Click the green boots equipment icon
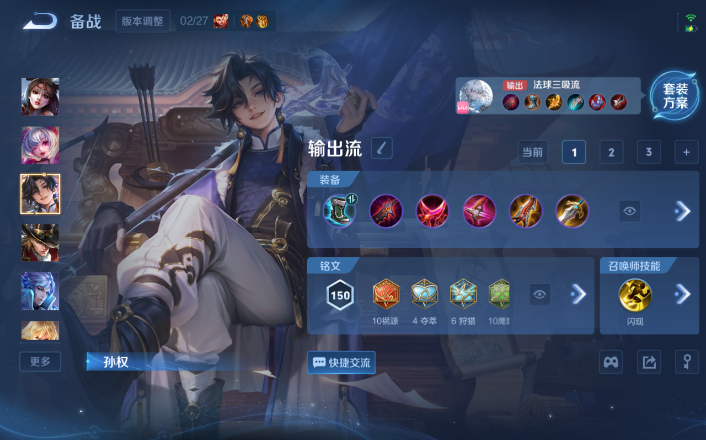This screenshot has width=706, height=440. click(x=339, y=210)
